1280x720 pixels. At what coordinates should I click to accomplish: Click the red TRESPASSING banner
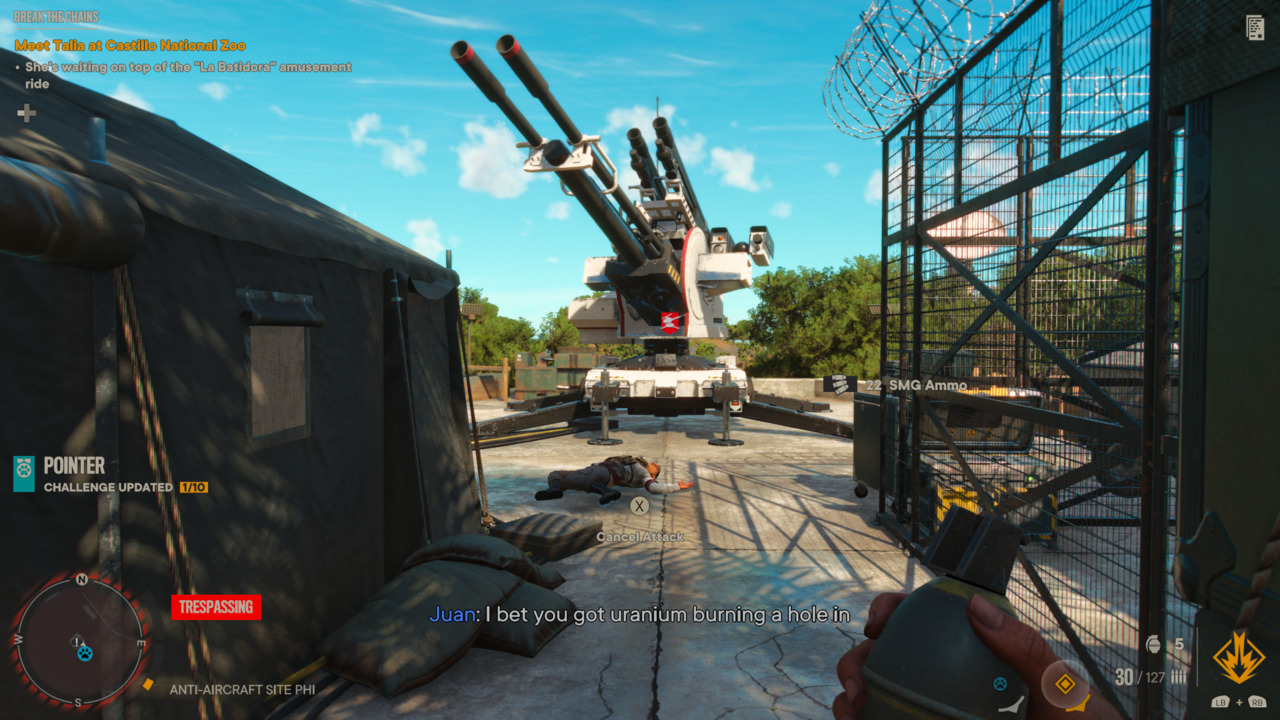click(216, 607)
